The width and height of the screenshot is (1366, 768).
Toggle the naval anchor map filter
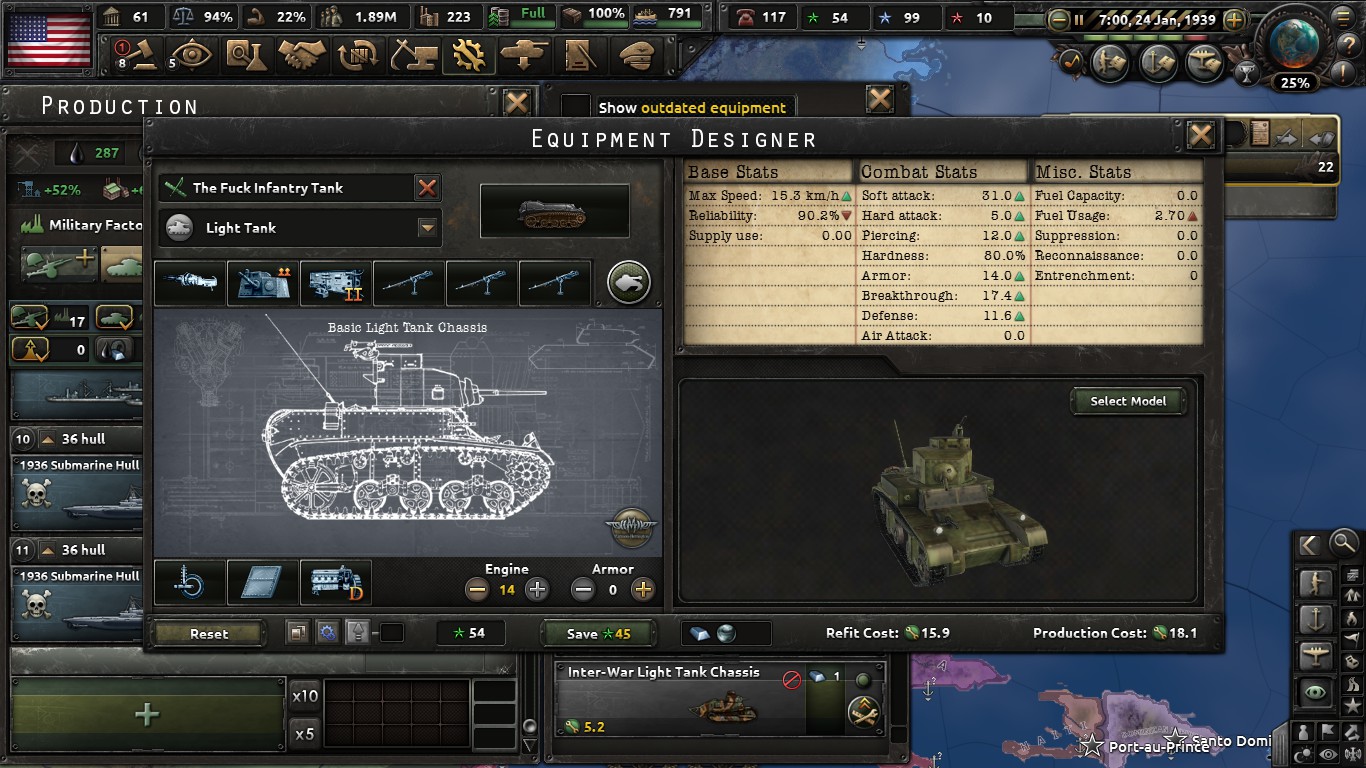click(1314, 617)
